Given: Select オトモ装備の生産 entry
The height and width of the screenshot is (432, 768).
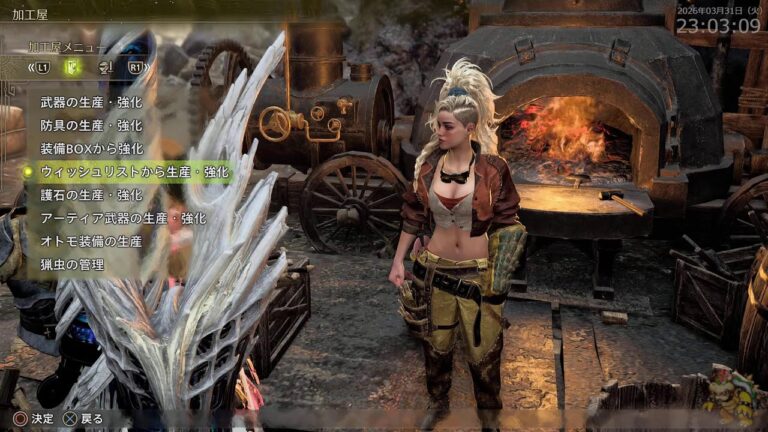Looking at the screenshot, I should tap(91, 241).
